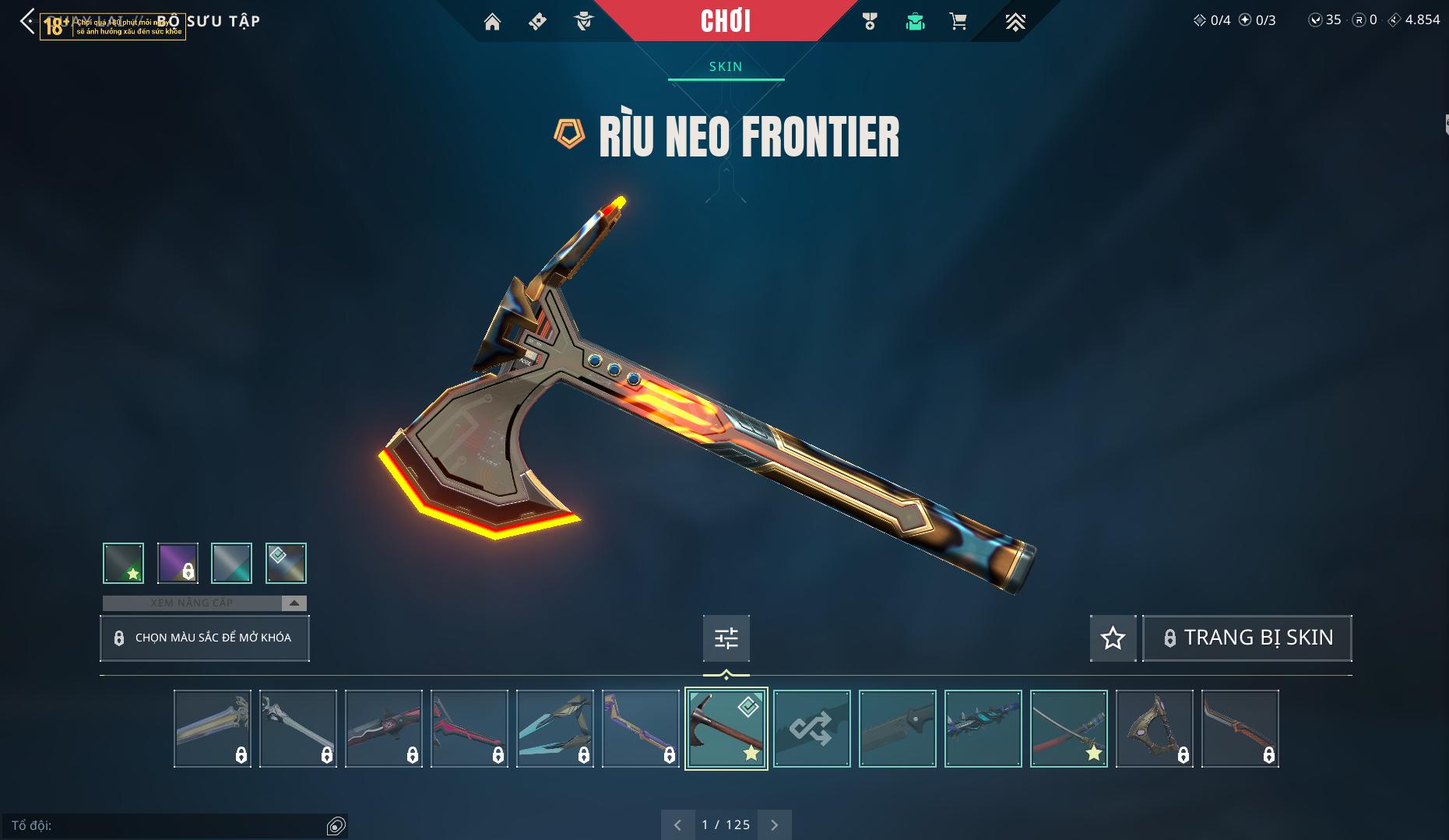This screenshot has width=1449, height=840.
Task: Go to the next skin page
Action: pyautogui.click(x=775, y=824)
